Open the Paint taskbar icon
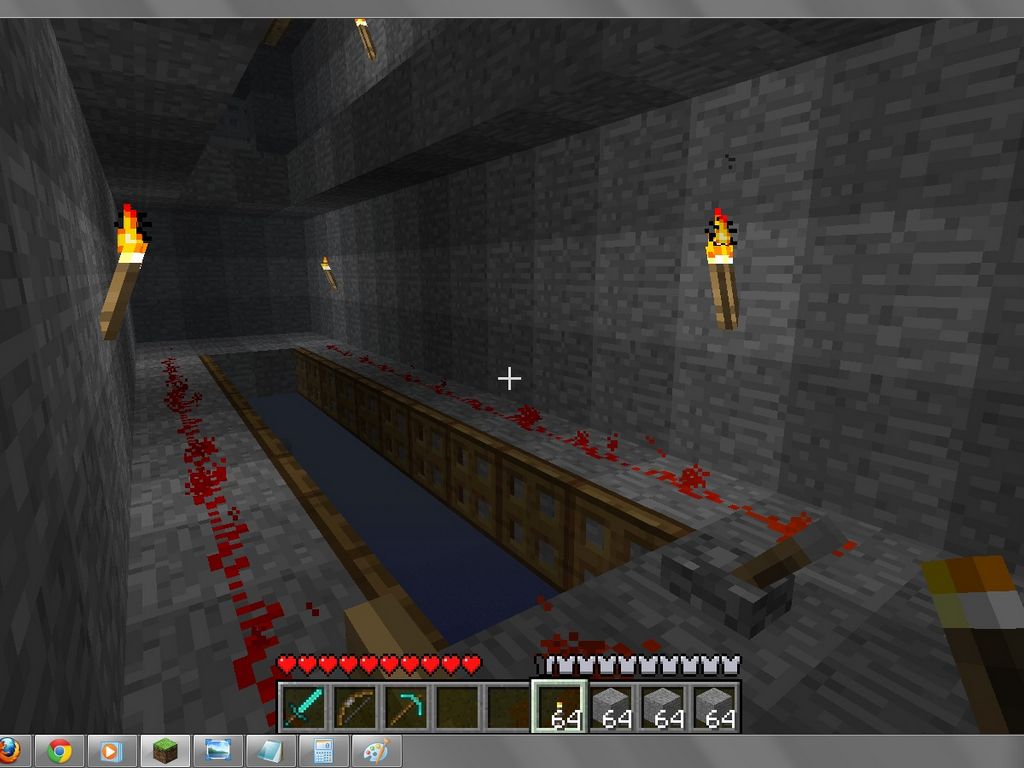The image size is (1024, 768). coord(375,751)
